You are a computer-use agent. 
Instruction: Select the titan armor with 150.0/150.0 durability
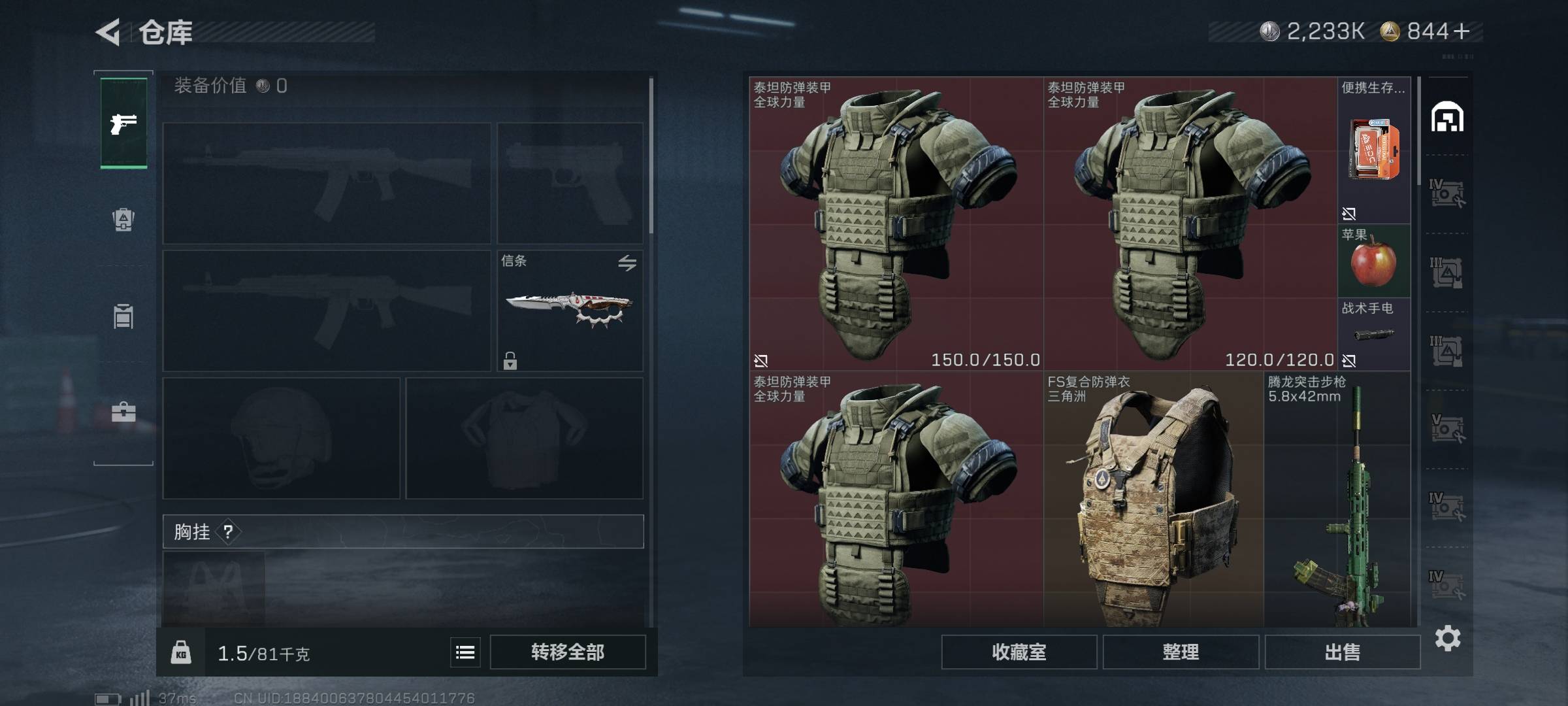point(896,224)
